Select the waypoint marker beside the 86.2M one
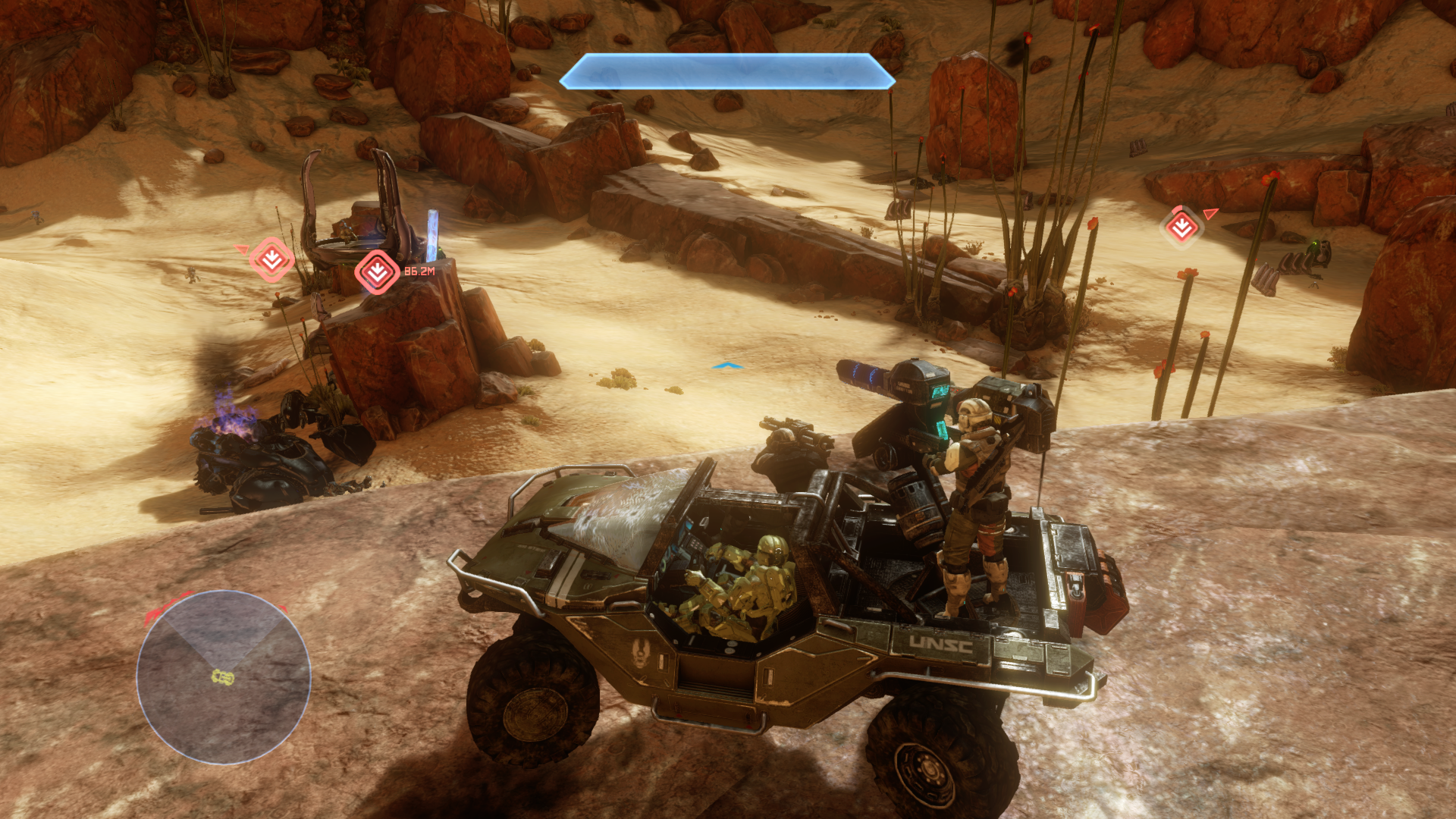This screenshot has height=819, width=1456. click(x=271, y=260)
